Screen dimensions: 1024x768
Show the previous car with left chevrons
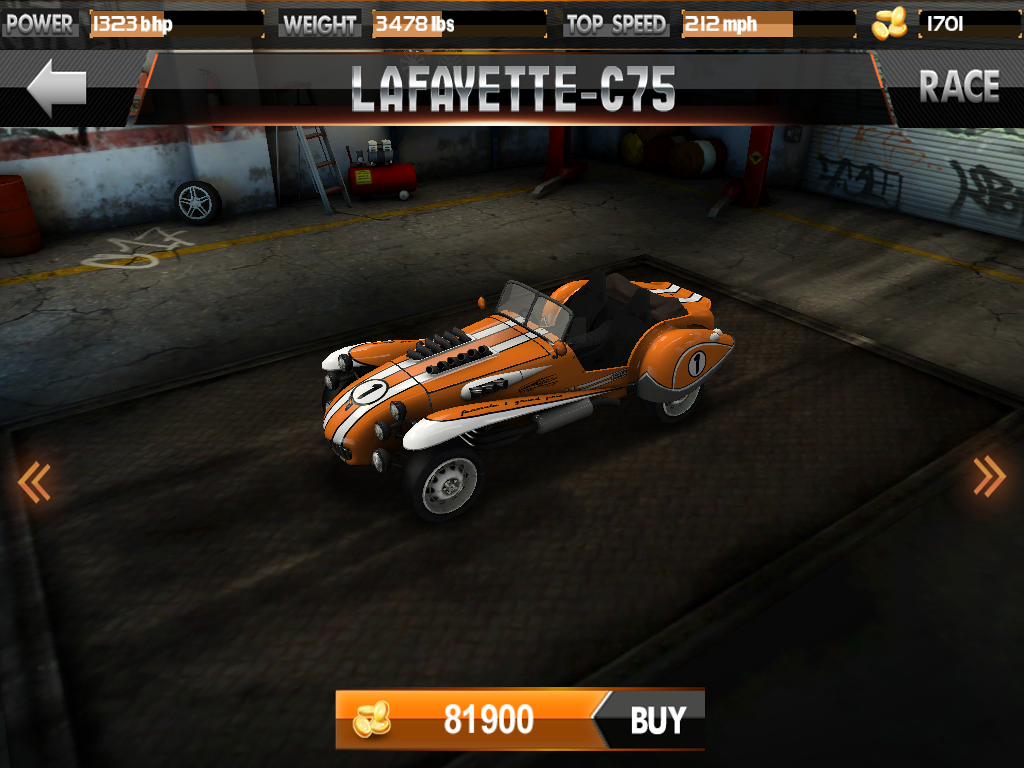pos(33,482)
